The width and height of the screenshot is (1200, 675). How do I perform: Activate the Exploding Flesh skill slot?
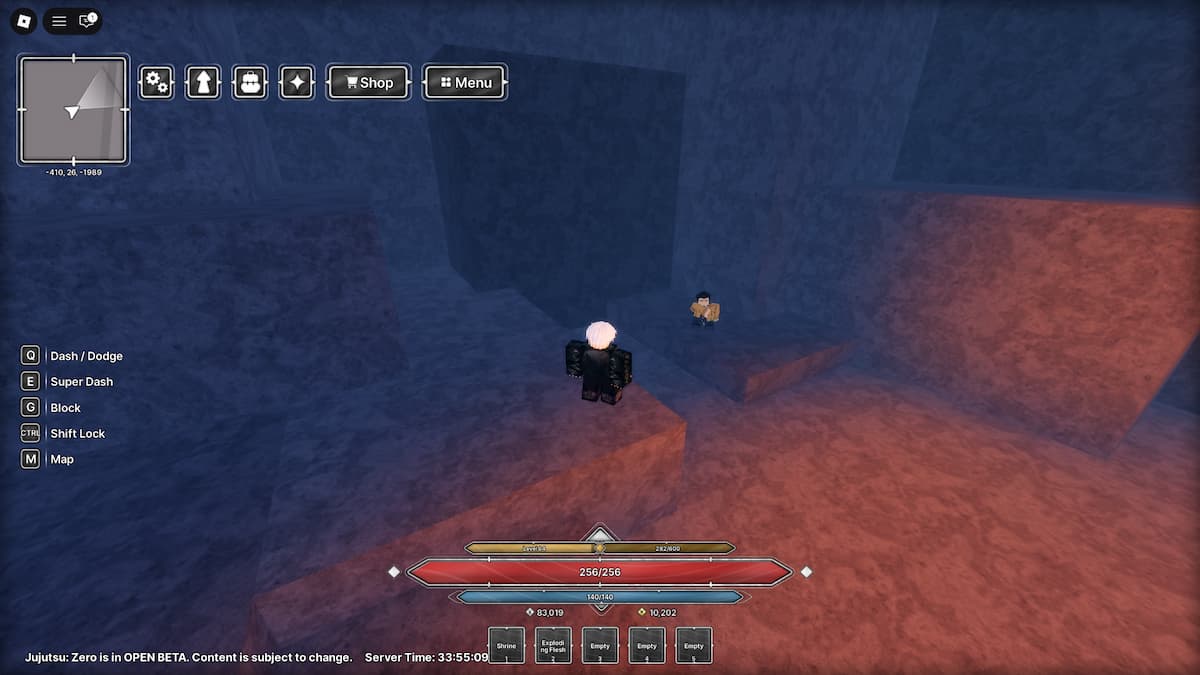(x=553, y=645)
